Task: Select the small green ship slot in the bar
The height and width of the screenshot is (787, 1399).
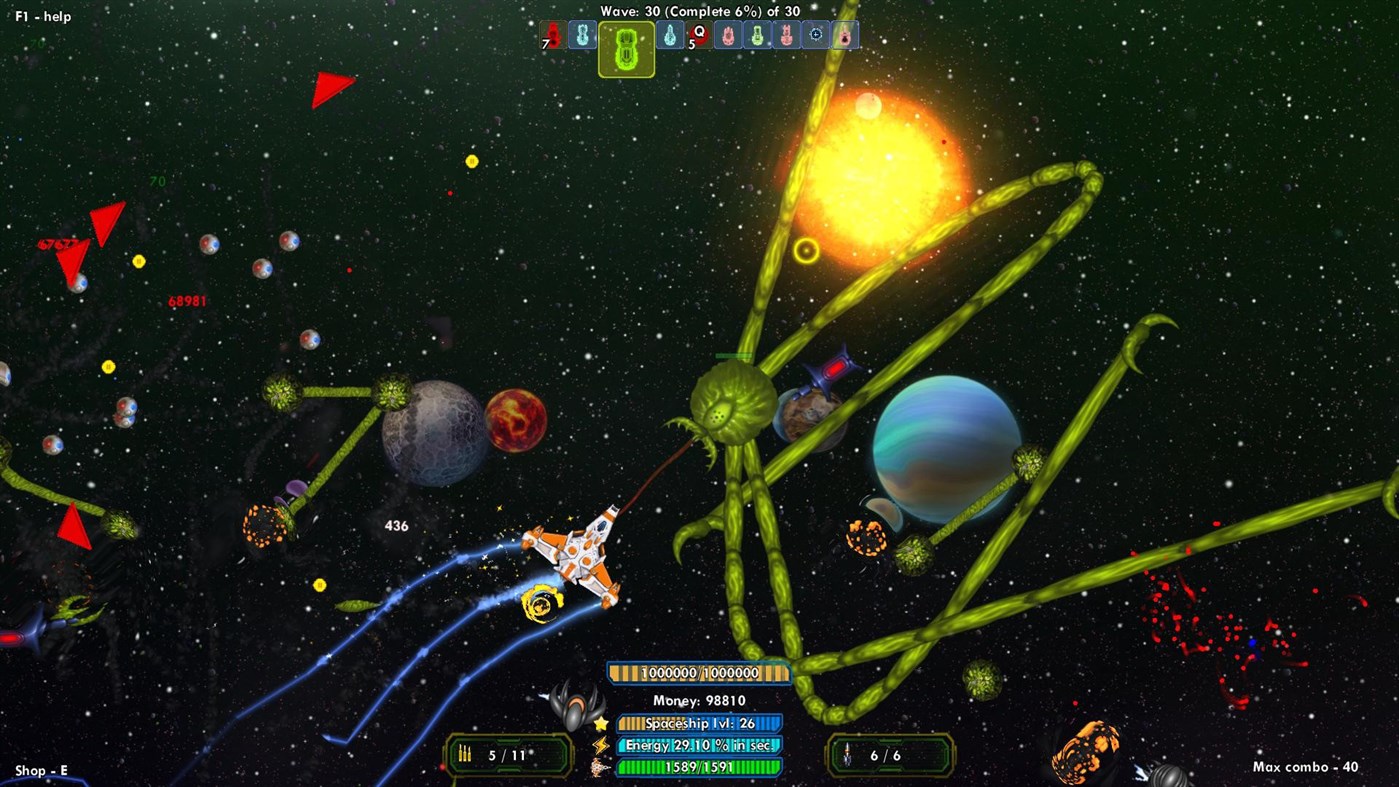Action: 758,36
